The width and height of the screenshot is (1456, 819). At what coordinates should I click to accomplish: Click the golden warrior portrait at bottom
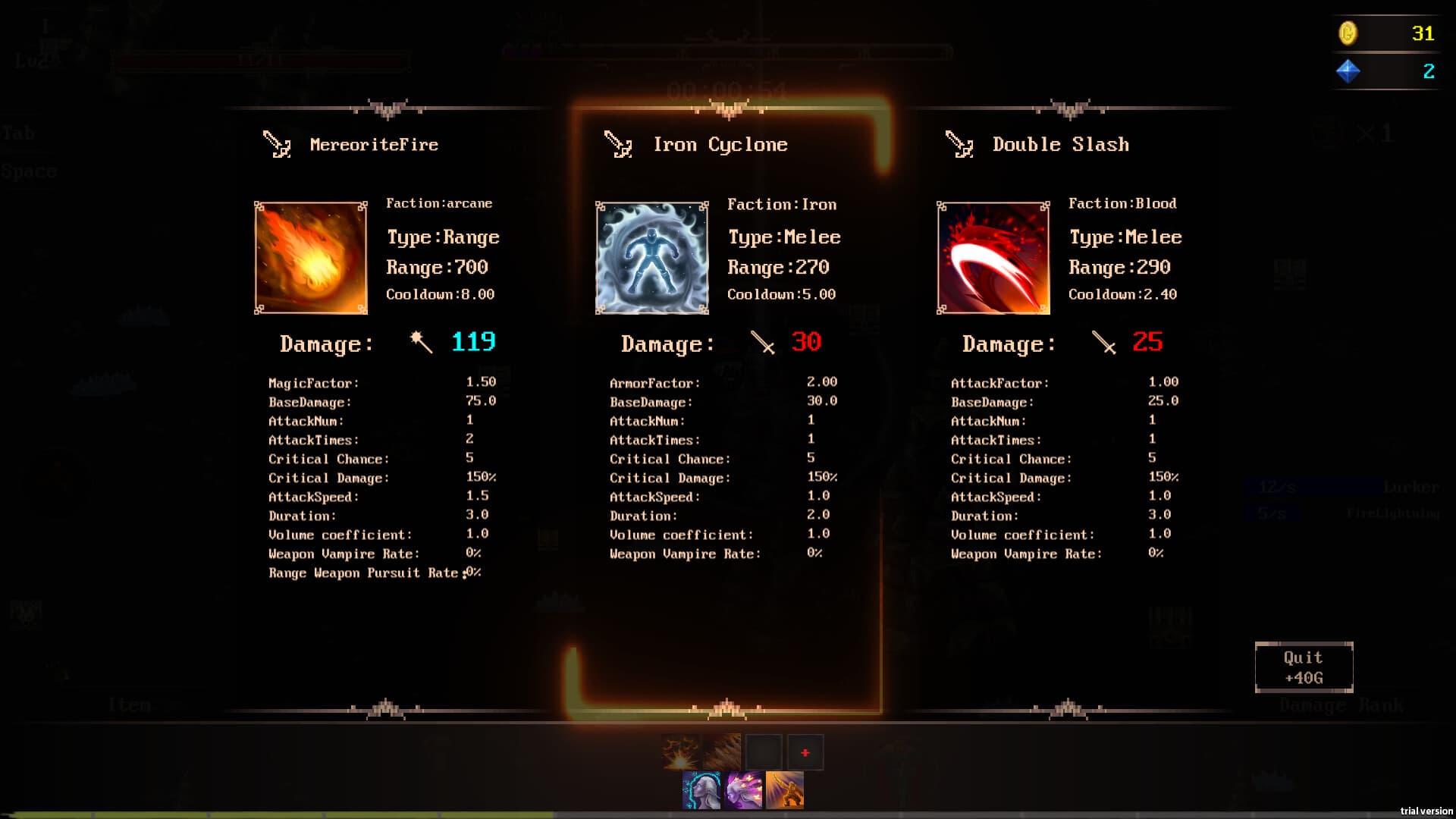786,790
